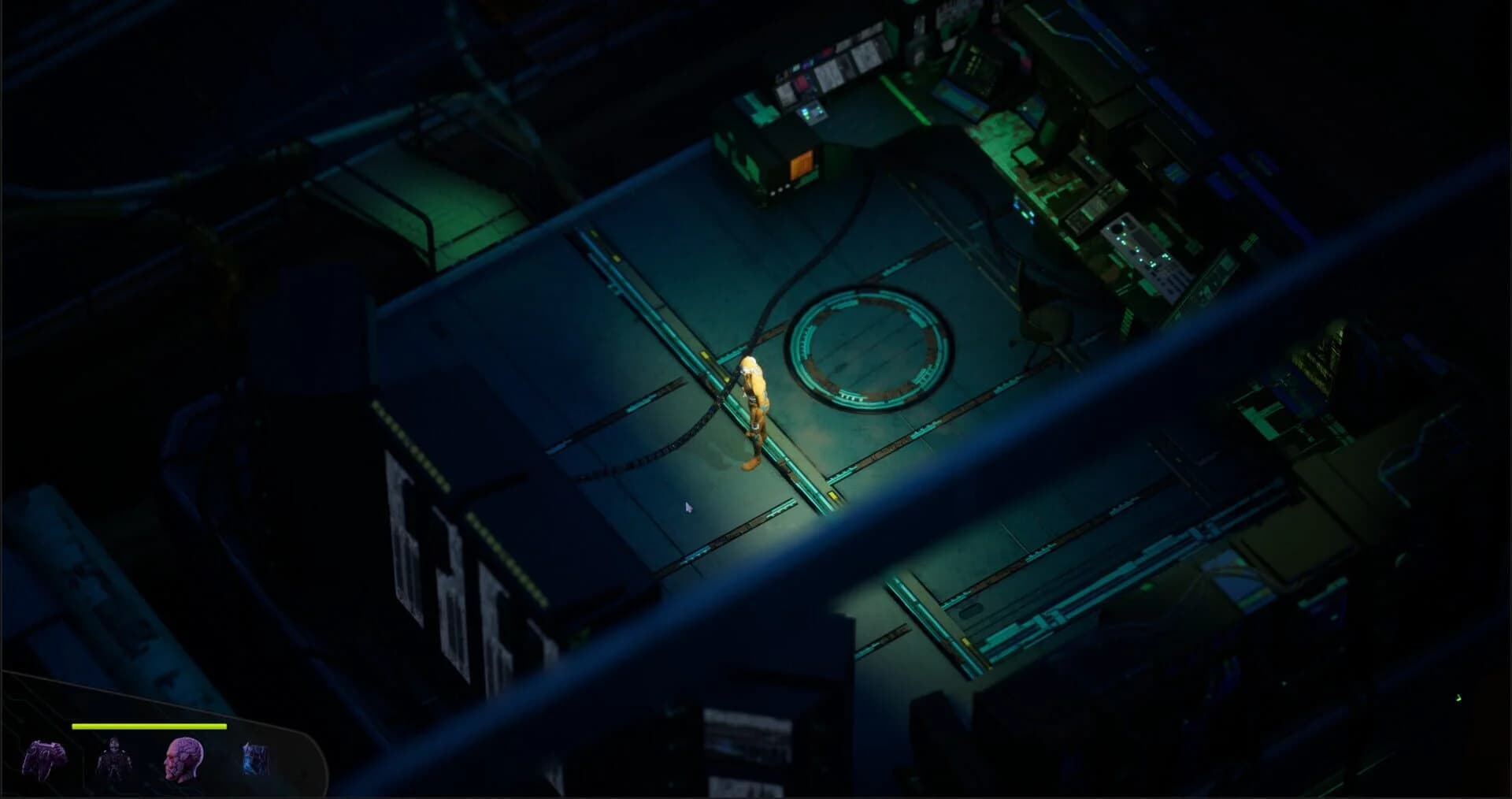The height and width of the screenshot is (799, 1512).
Task: Open the character armor icon in the HUD
Action: 116,759
